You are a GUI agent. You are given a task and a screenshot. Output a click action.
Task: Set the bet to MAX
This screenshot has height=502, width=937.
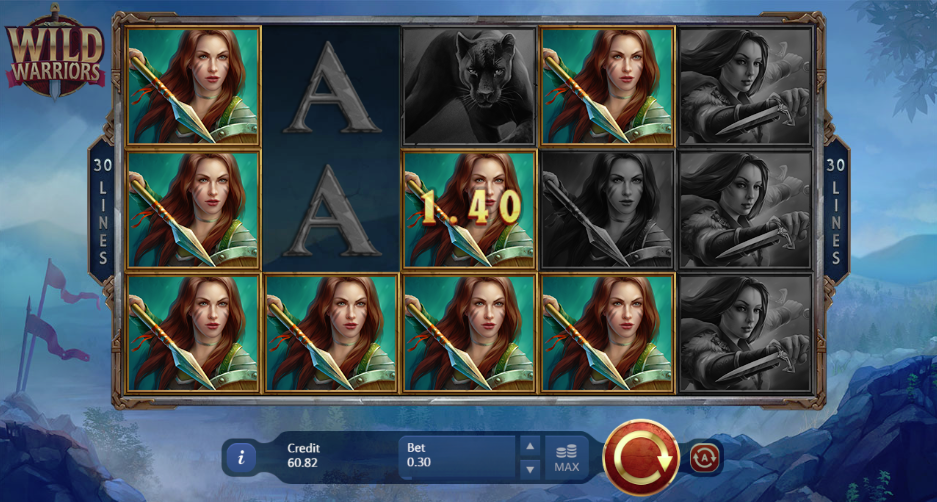coord(567,458)
